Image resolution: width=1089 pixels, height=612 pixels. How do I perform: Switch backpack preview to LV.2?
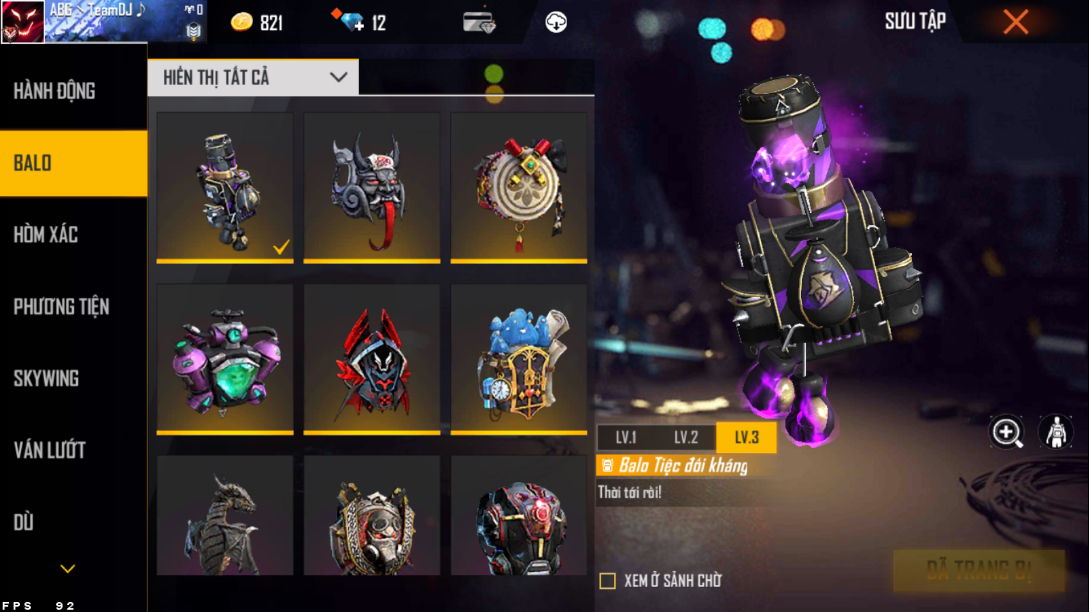pos(686,438)
